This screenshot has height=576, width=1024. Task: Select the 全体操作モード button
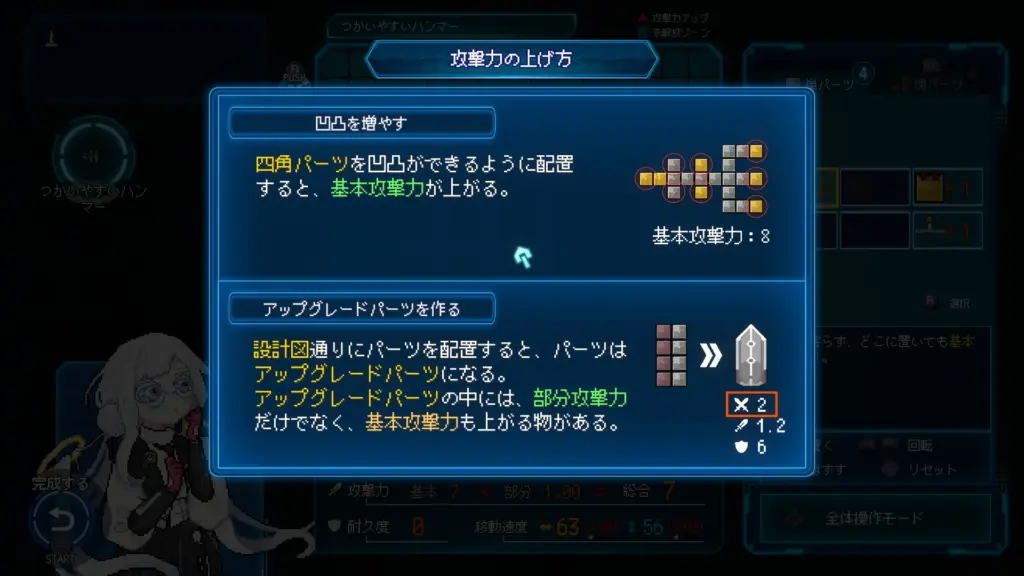click(x=874, y=519)
